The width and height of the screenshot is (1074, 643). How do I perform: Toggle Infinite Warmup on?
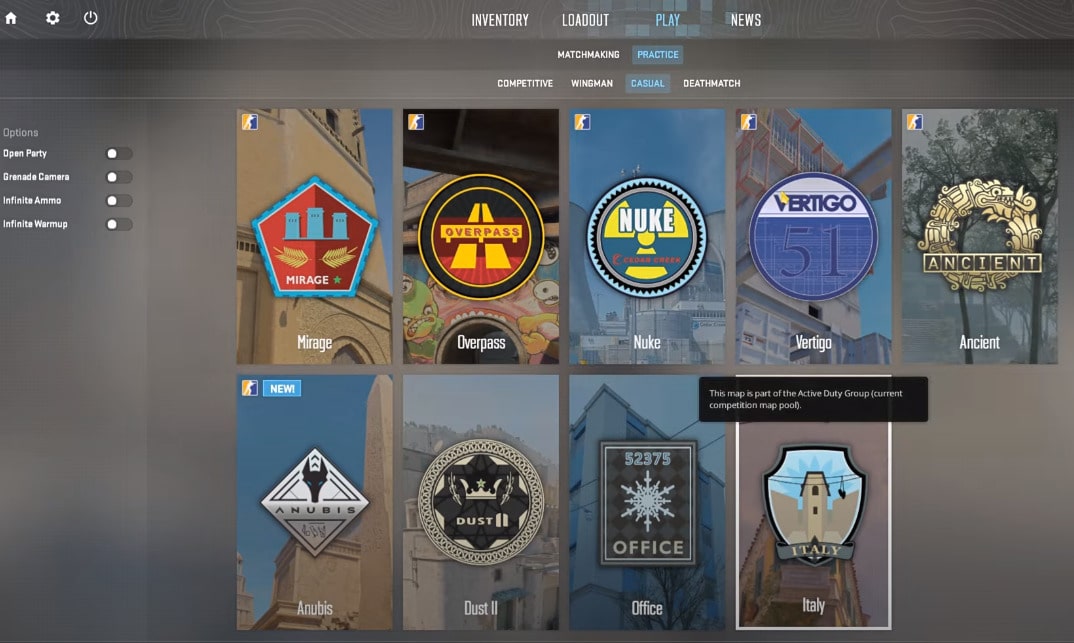click(118, 224)
